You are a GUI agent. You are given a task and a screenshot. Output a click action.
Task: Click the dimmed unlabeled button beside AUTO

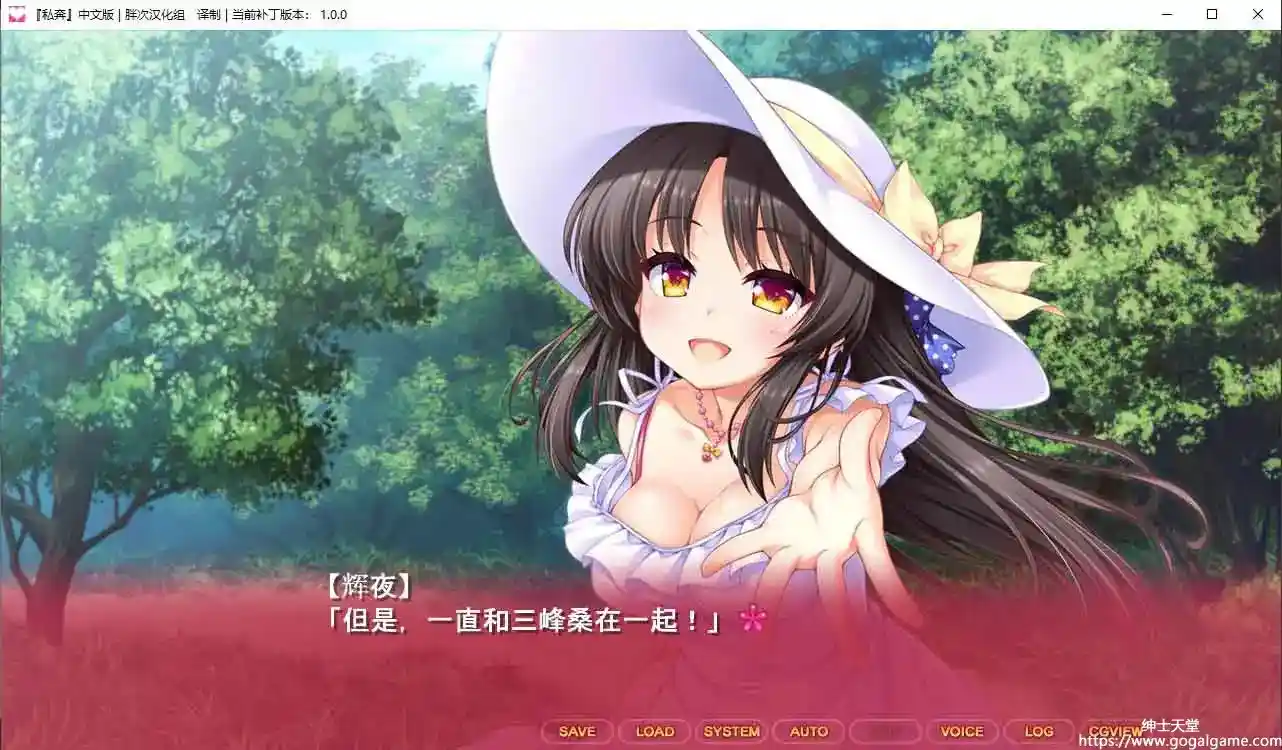[886, 731]
